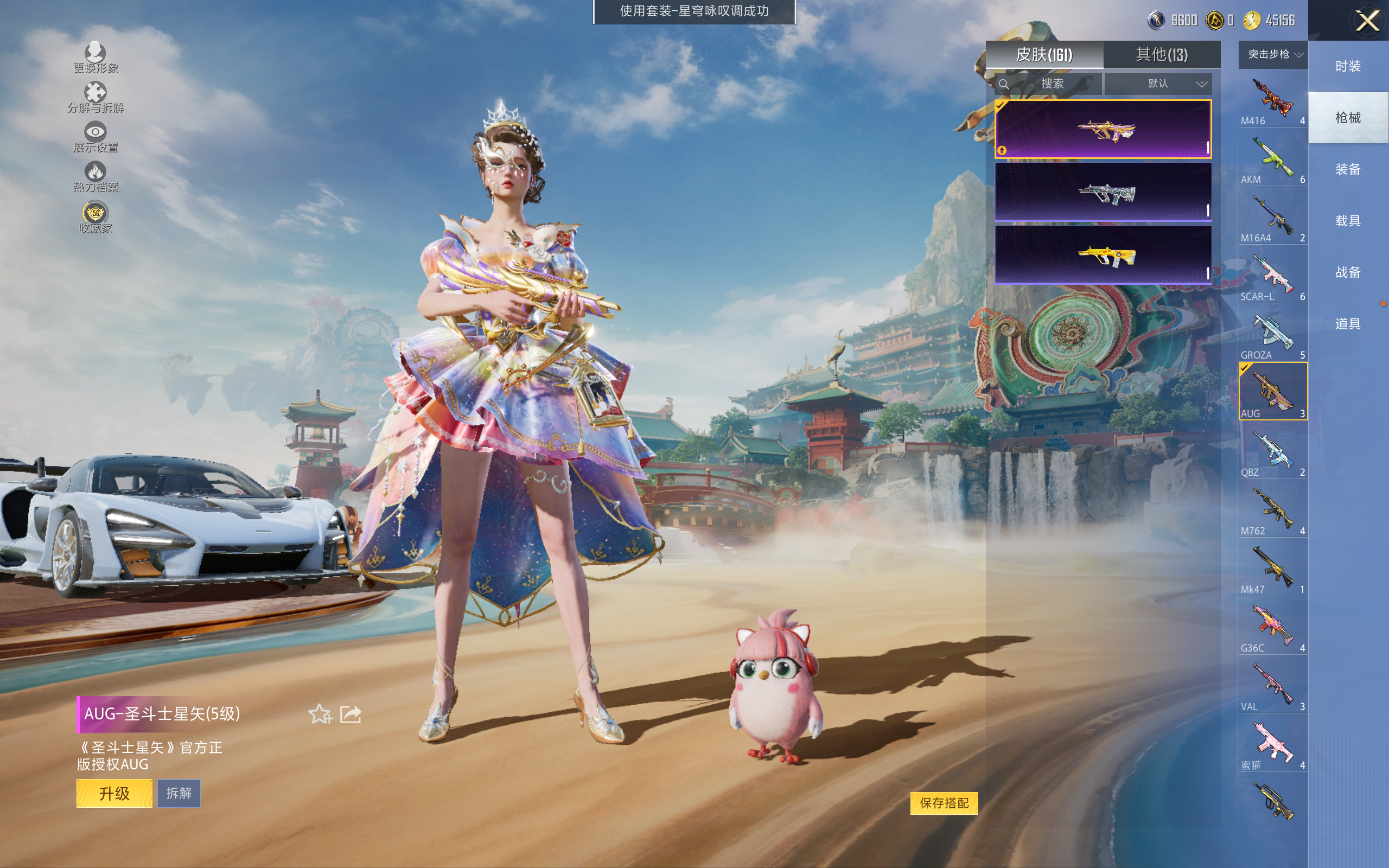Close the wardrobe screen with the X

click(1367, 21)
